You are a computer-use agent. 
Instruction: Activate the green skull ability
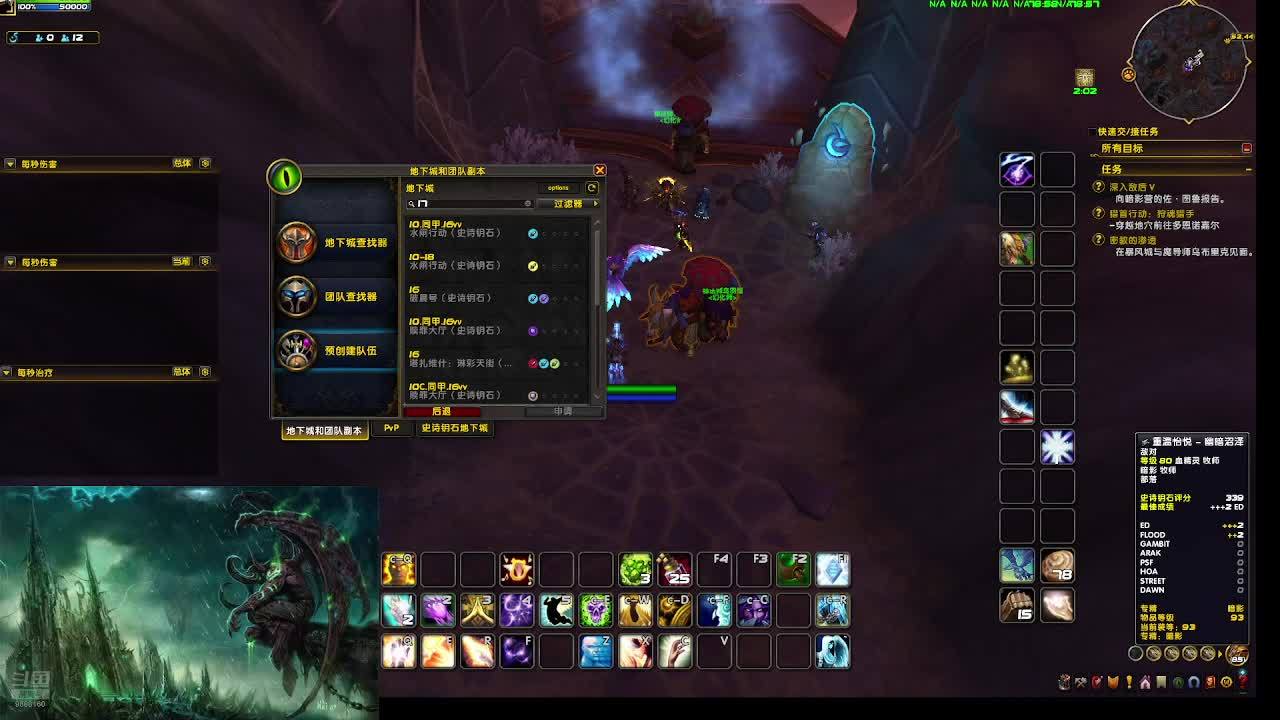[x=596, y=610]
